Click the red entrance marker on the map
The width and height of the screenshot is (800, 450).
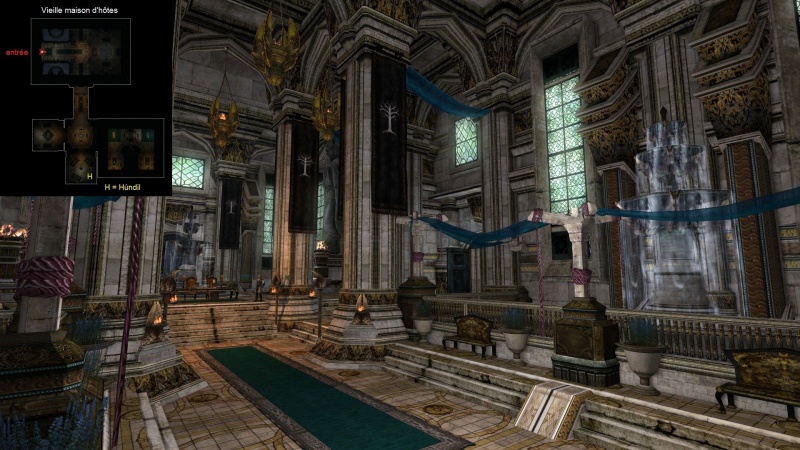[42, 51]
